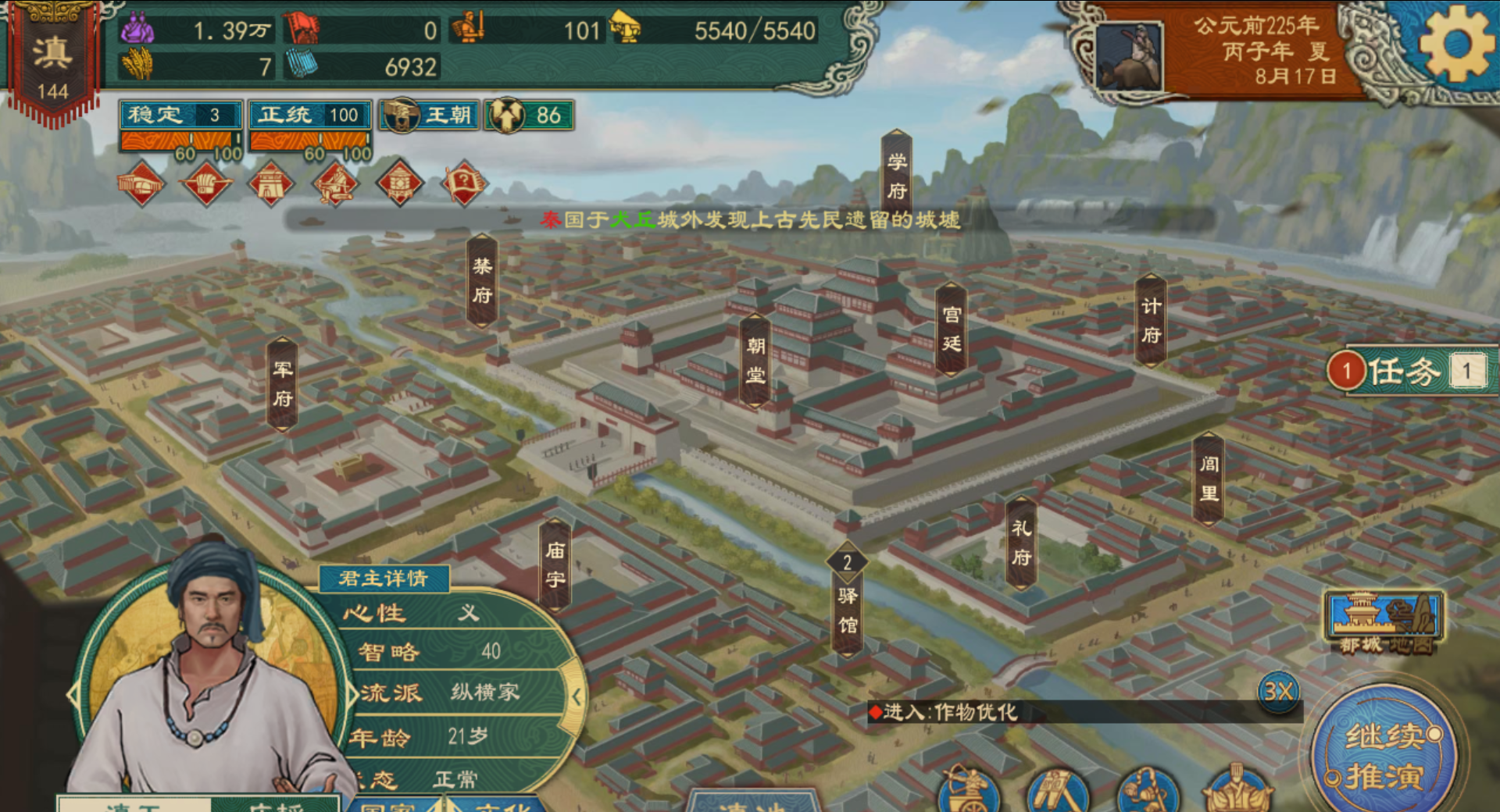Screen dimensions: 1500x812
Task: Click the 王朝 dynasty button
Action: click(x=430, y=116)
